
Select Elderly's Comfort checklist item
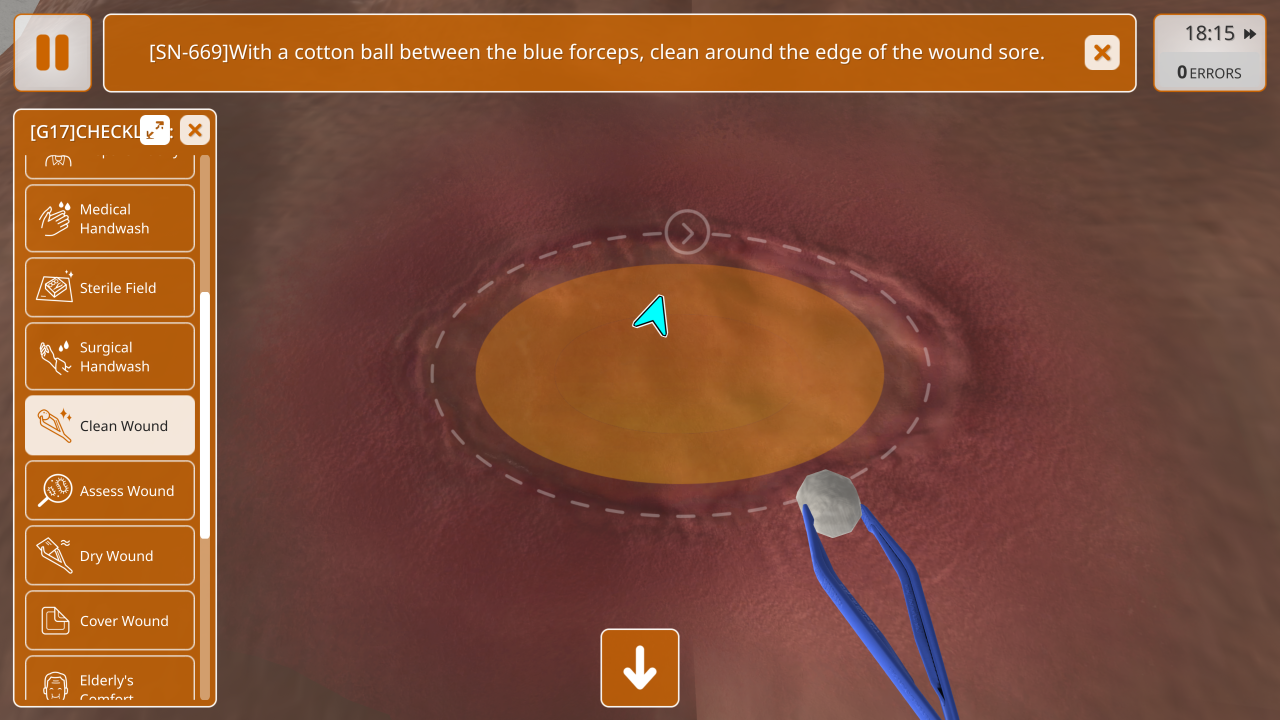tap(110, 682)
